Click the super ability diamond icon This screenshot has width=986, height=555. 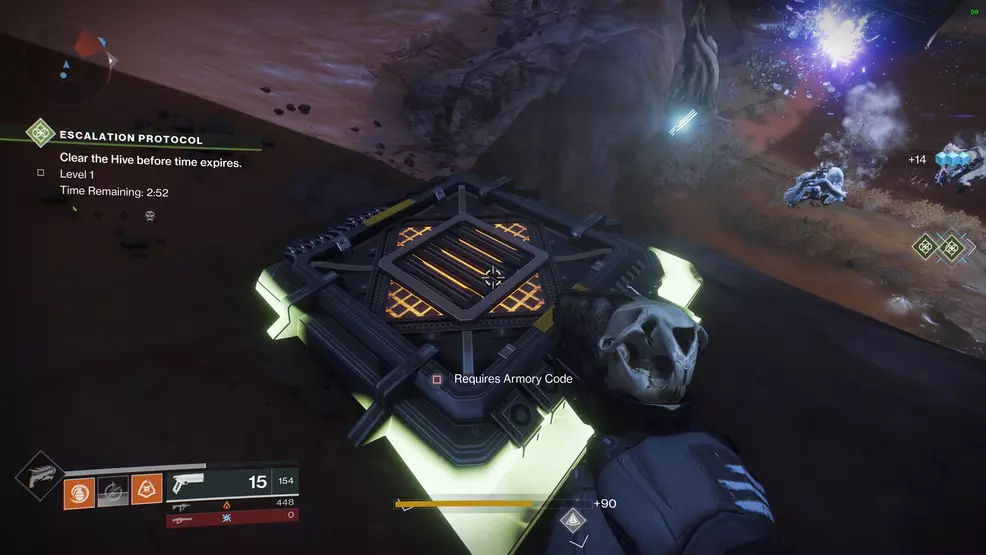38,474
